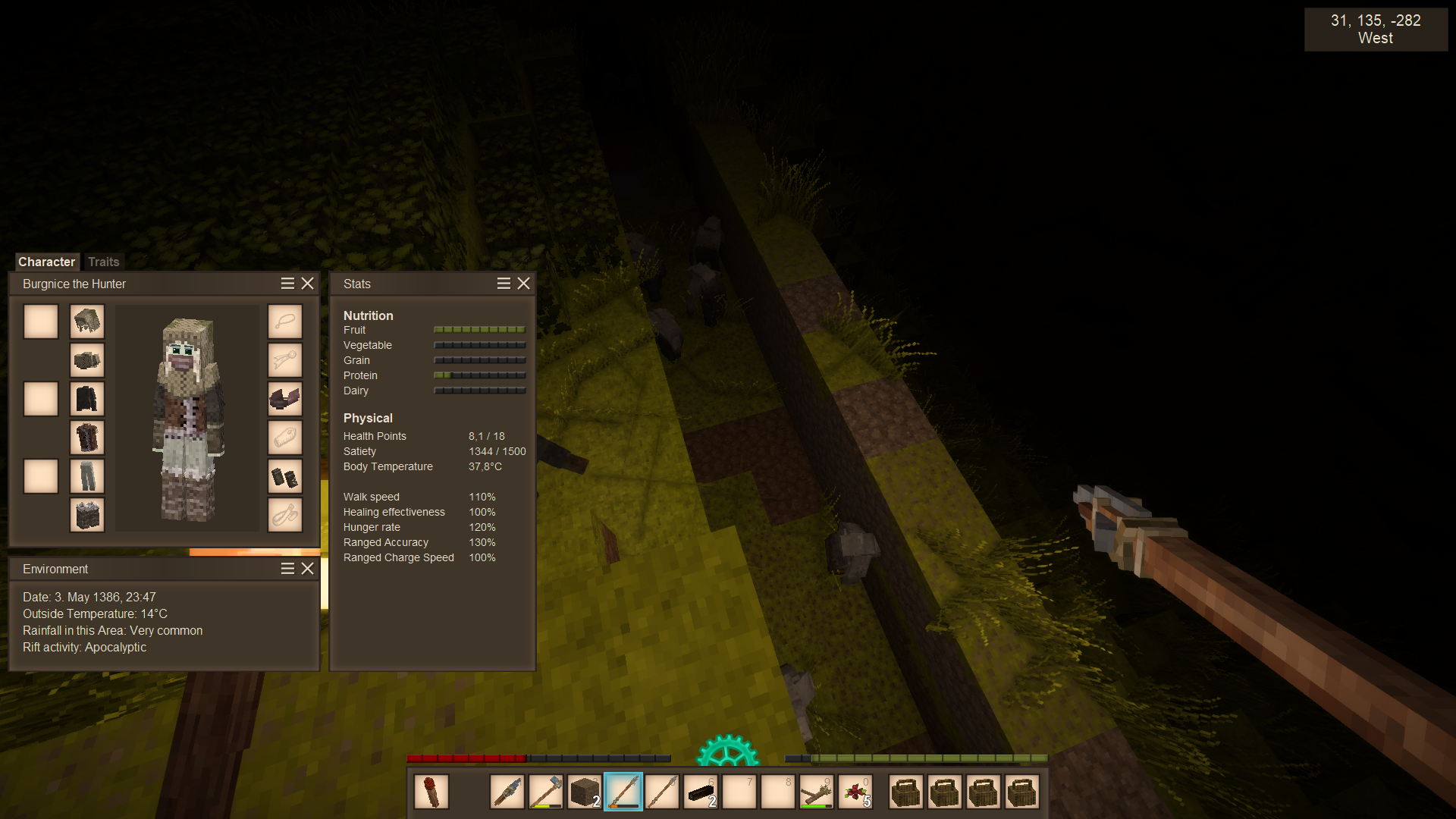Select the empty necklace slot
Image resolution: width=1456 pixels, height=819 pixels.
coord(285,322)
